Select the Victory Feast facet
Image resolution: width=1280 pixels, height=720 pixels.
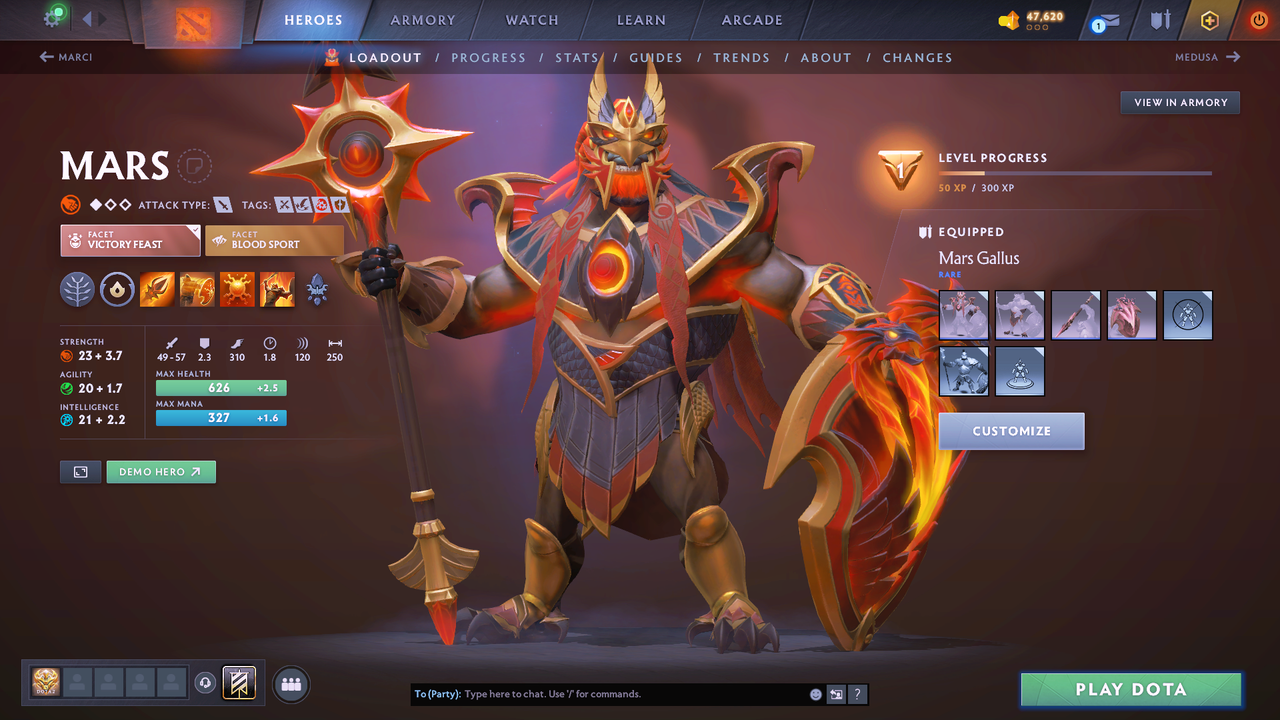point(129,240)
